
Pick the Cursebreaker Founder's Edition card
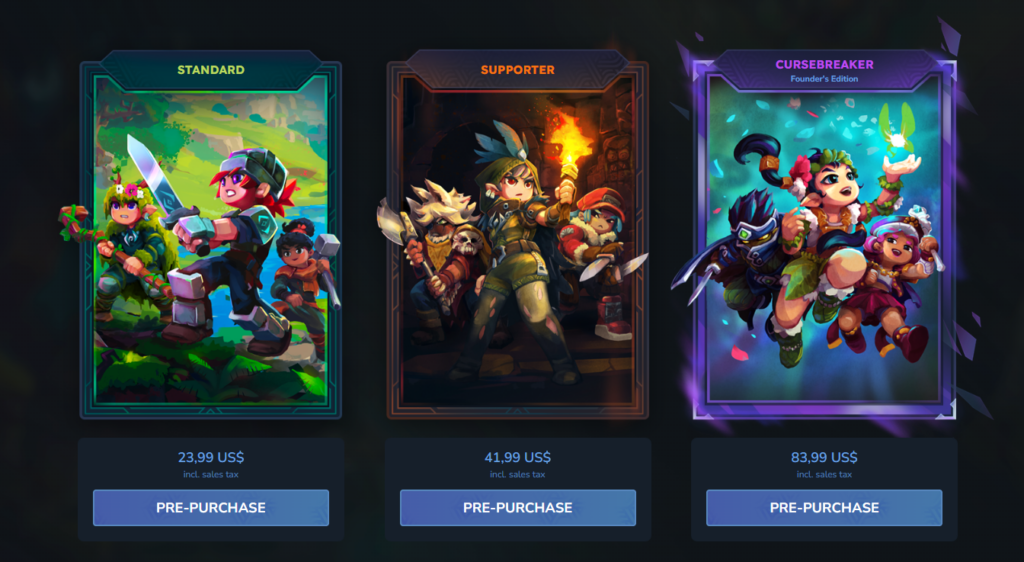[x=824, y=240]
